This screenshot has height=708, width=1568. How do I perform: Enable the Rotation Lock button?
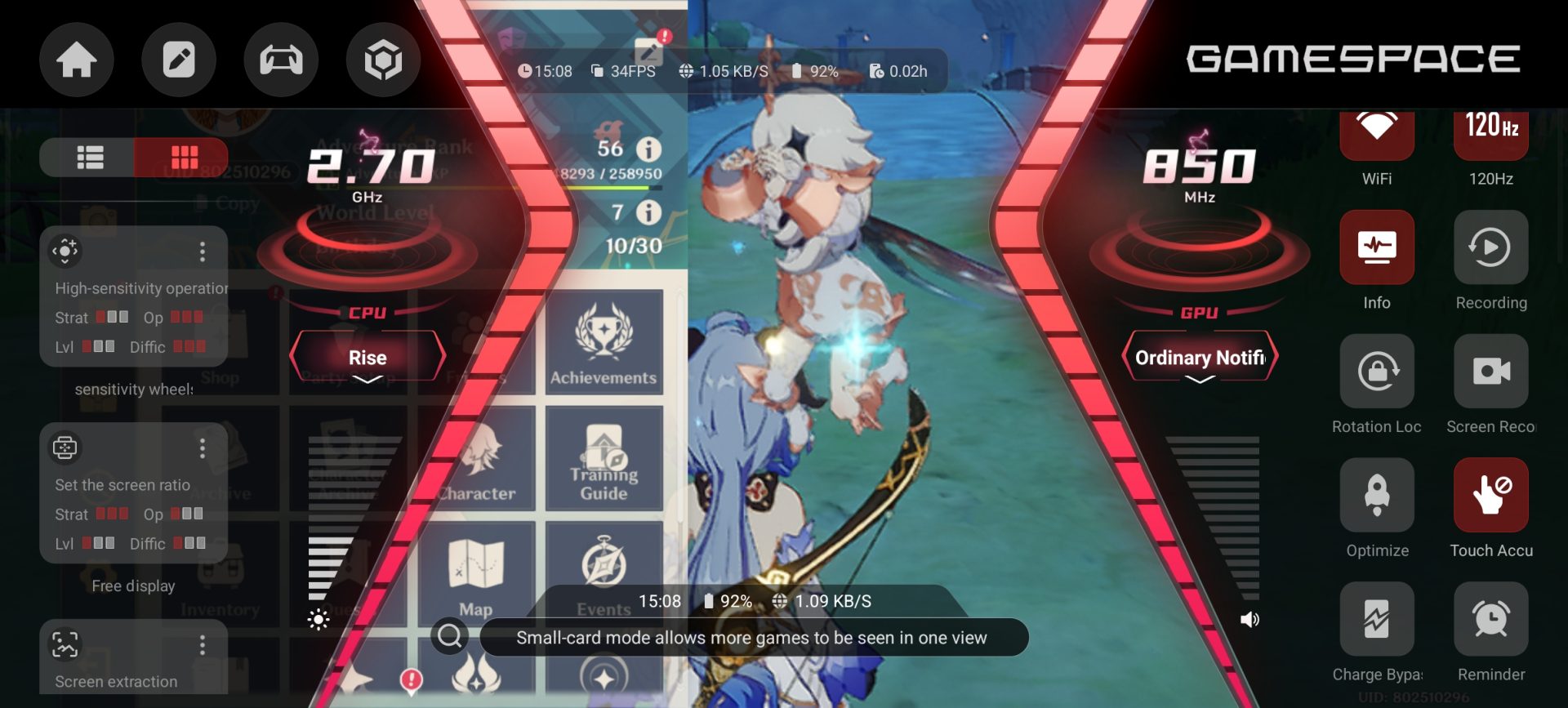coord(1377,372)
